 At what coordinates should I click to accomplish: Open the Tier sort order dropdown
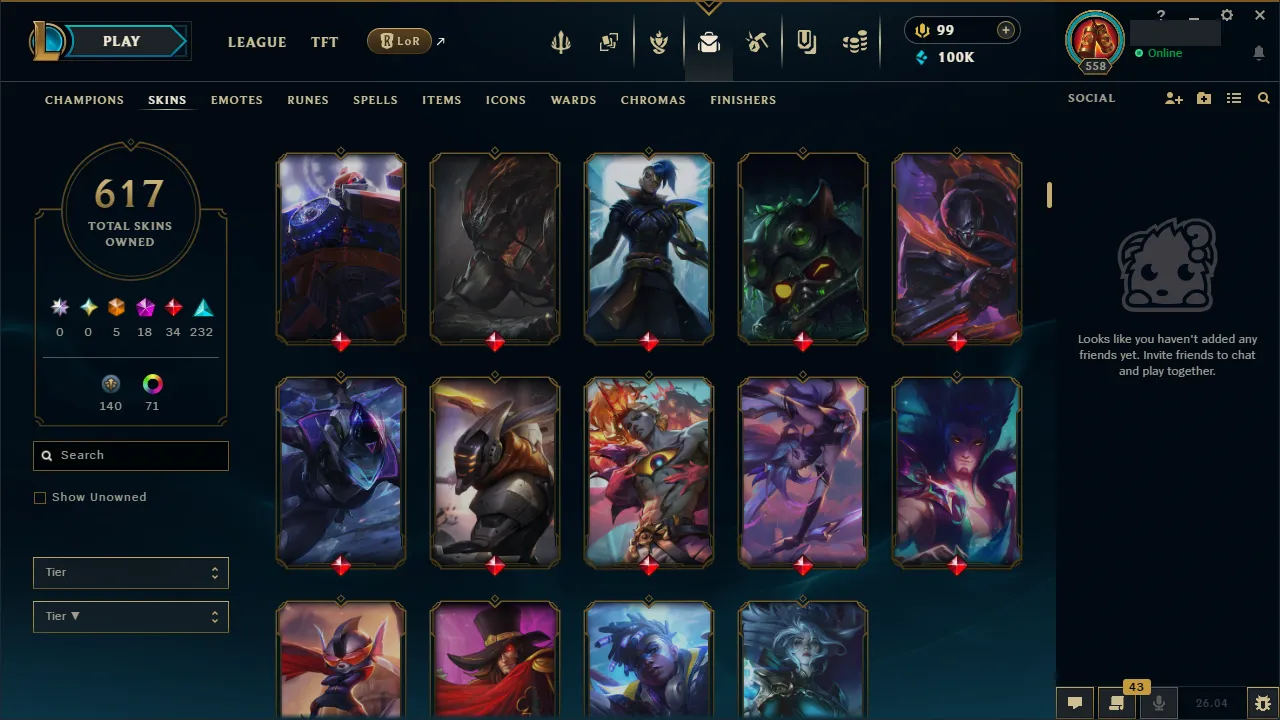(x=130, y=616)
